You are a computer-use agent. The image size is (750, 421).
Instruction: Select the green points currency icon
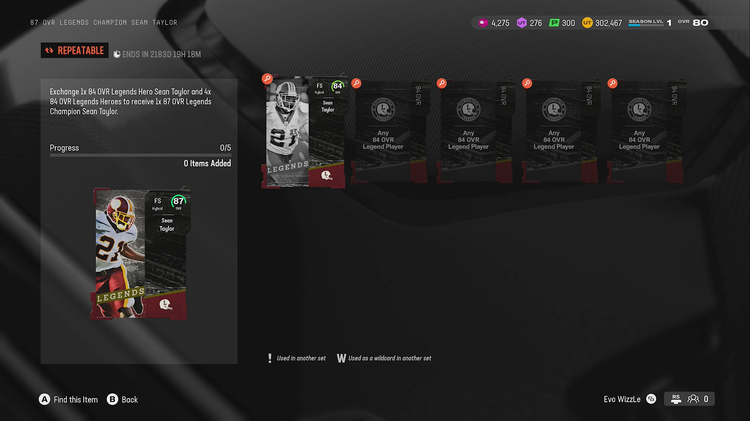pos(554,22)
